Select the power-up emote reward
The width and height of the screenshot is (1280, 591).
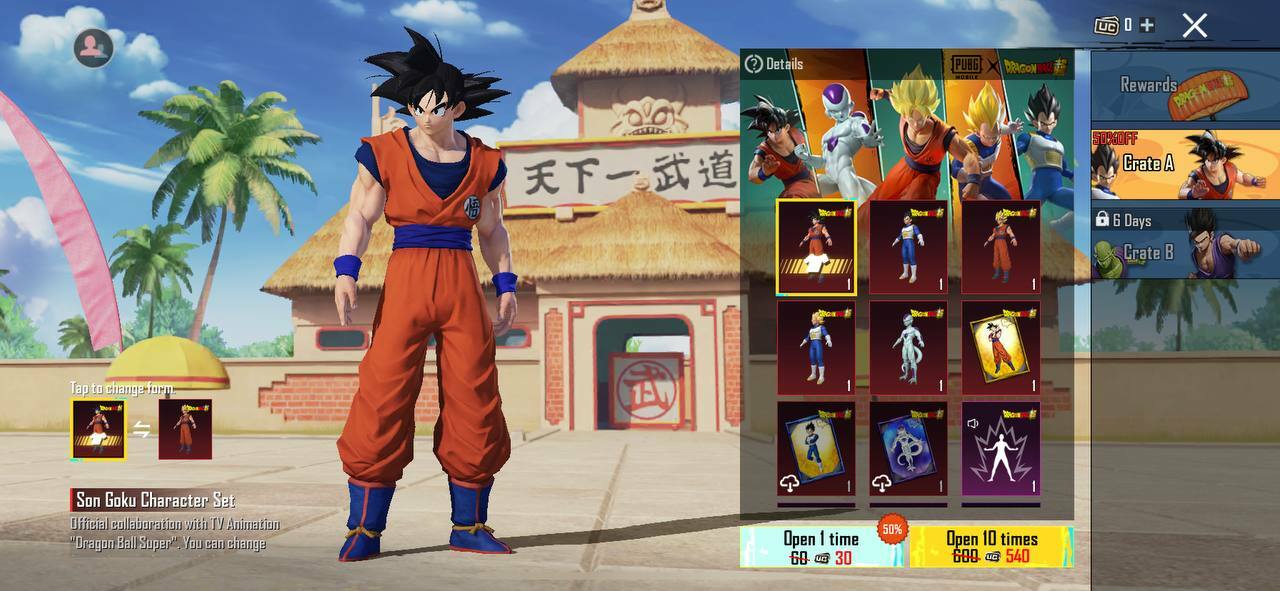(1000, 449)
